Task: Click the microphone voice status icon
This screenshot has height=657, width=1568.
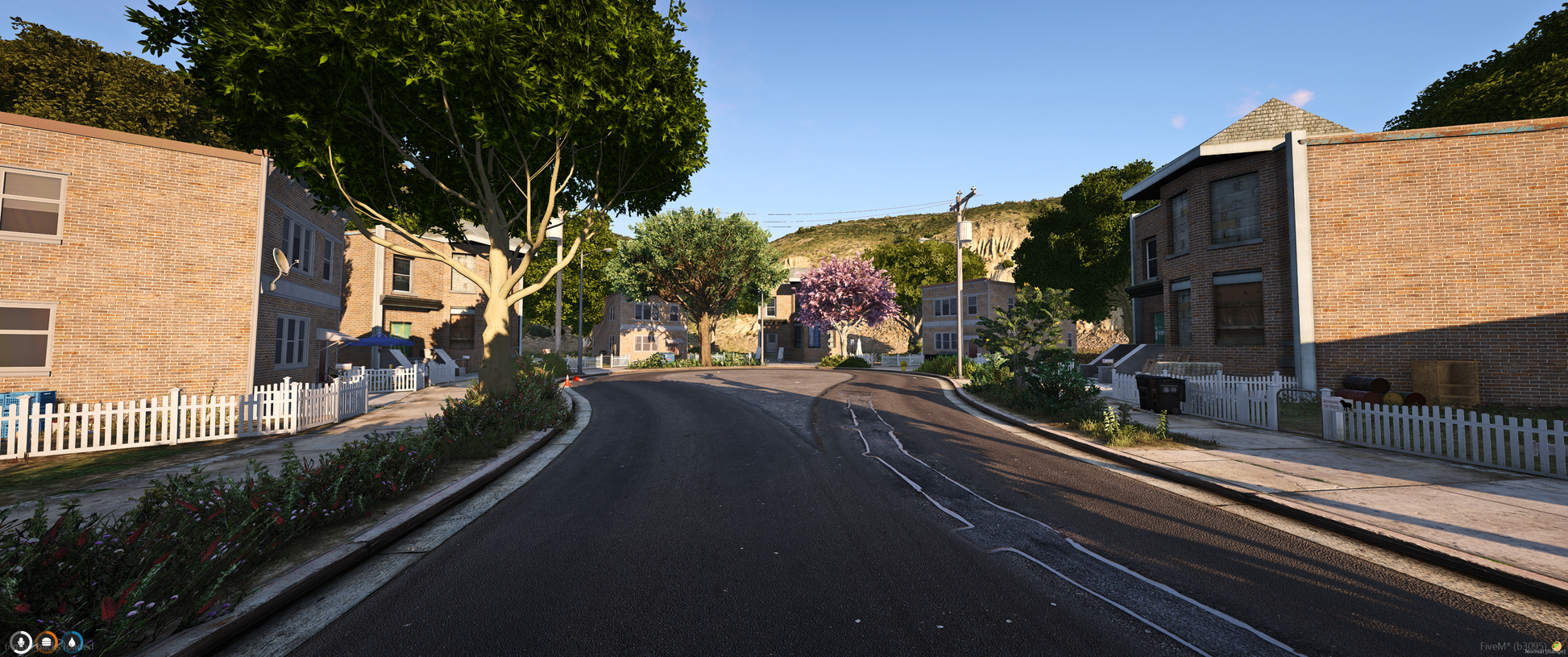Action: (x=20, y=642)
